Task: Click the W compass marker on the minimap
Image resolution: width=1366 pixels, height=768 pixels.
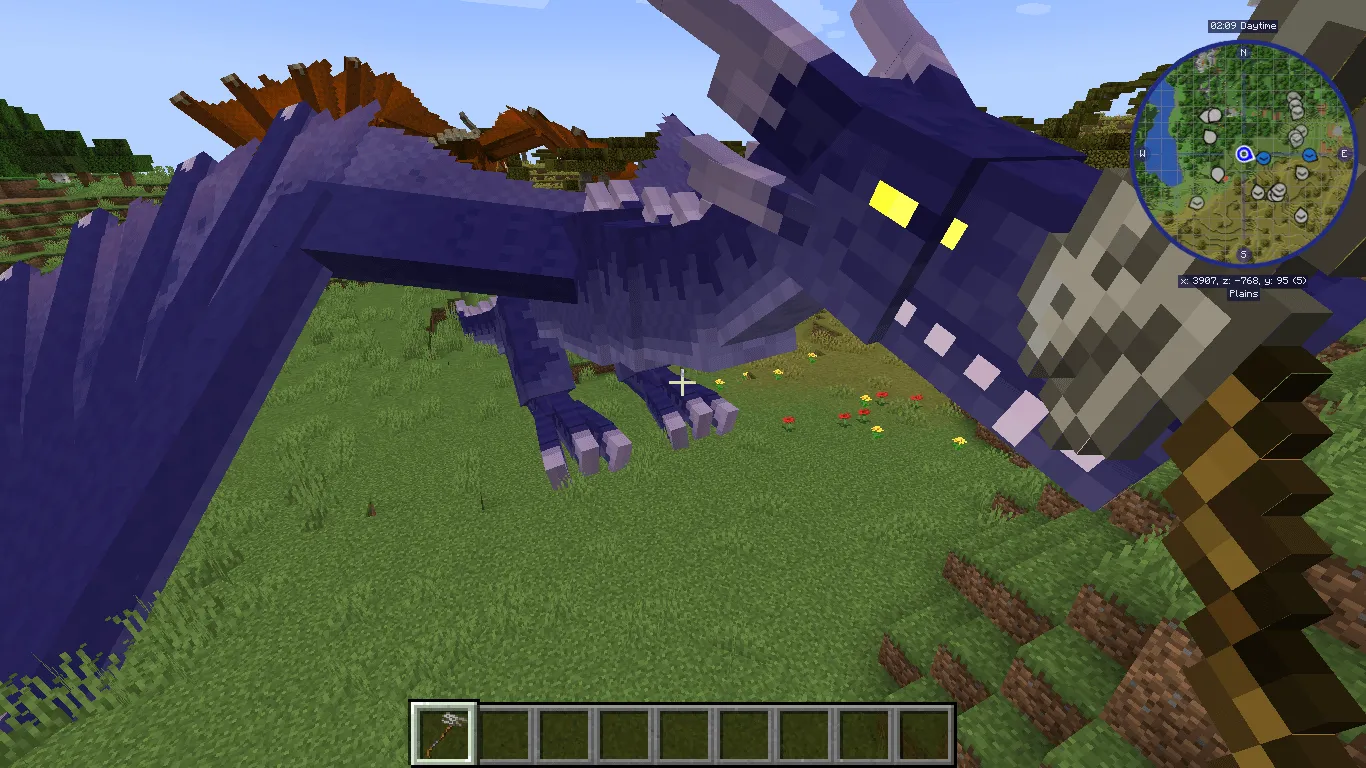Action: (1142, 153)
